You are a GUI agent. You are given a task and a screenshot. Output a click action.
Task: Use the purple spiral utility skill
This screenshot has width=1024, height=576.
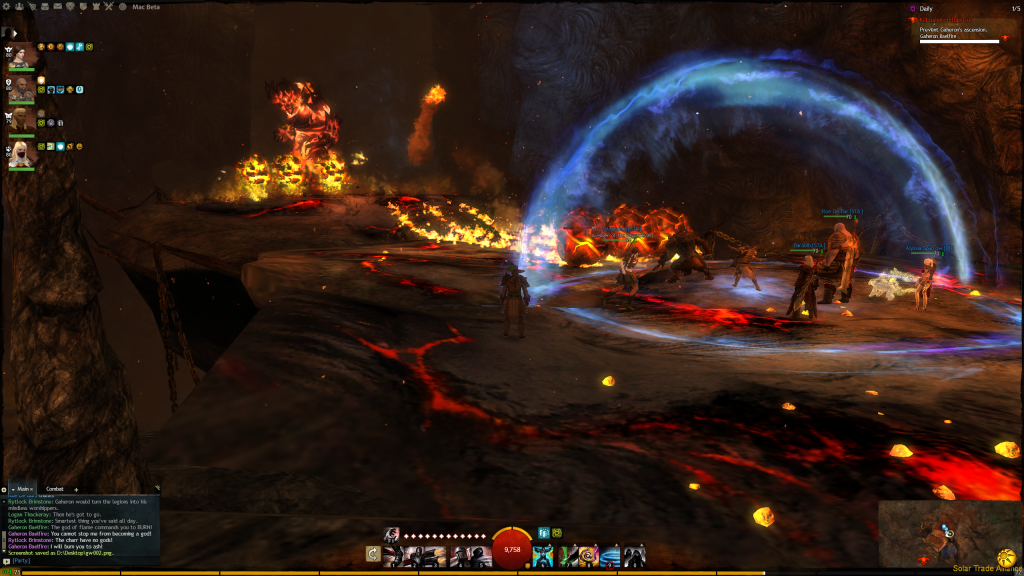[589, 554]
